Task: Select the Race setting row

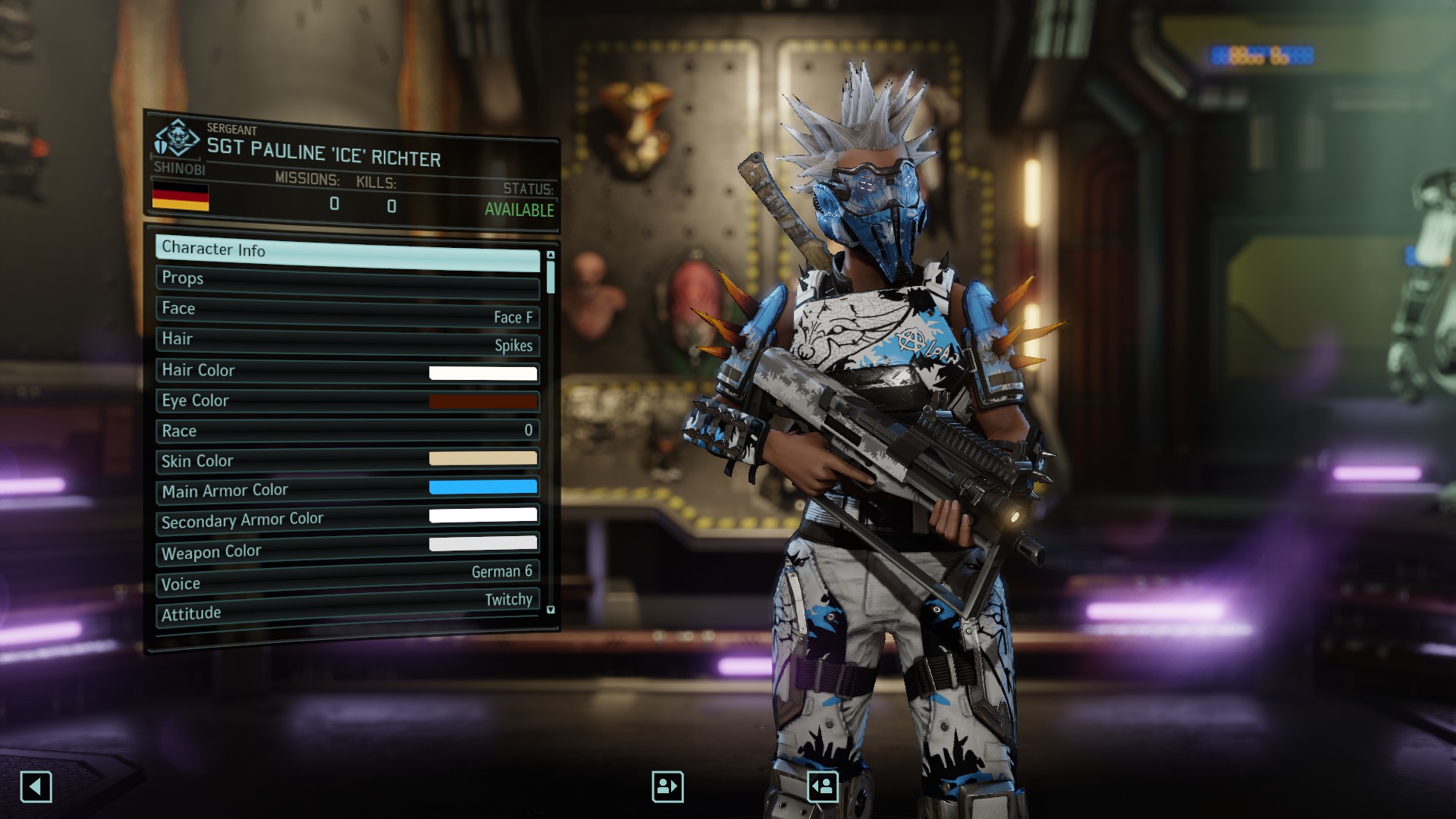Action: click(x=347, y=431)
